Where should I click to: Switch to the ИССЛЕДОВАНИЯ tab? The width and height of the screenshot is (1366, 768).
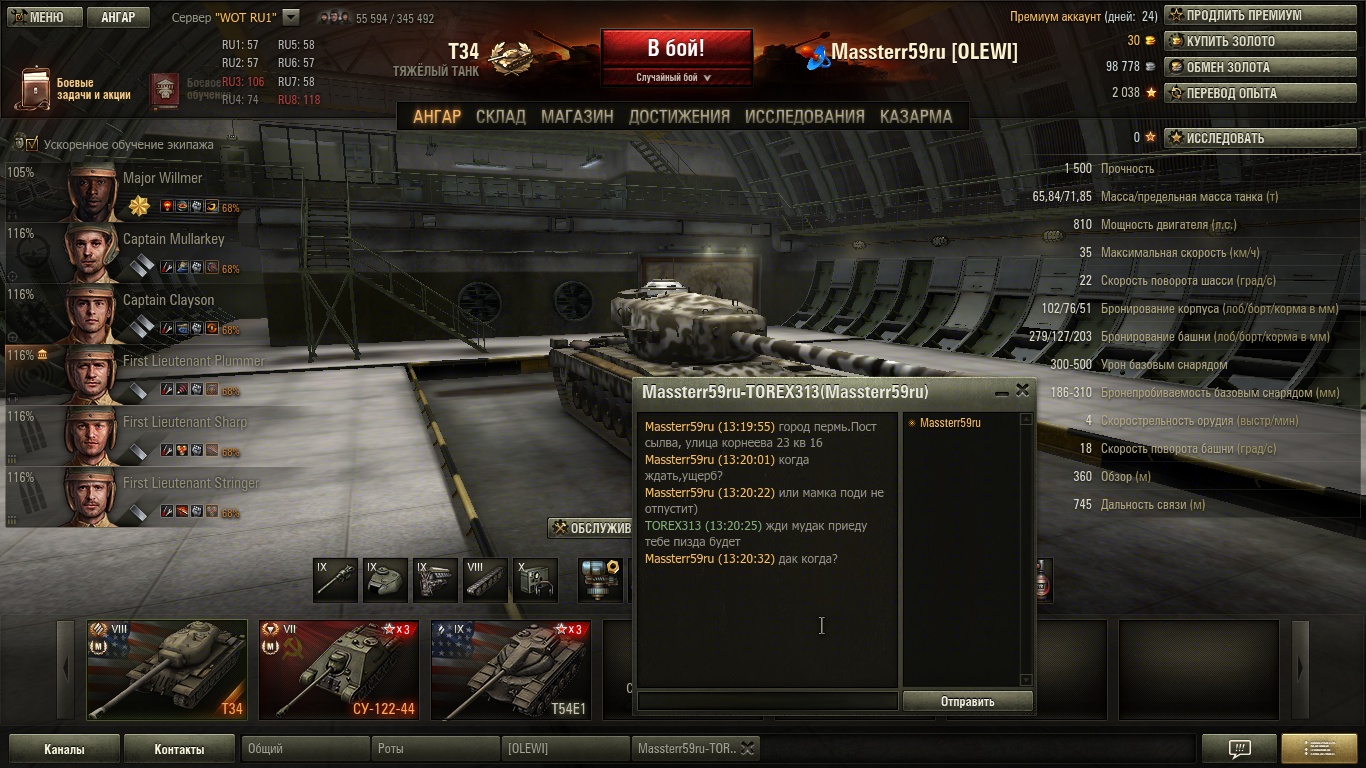coord(804,116)
